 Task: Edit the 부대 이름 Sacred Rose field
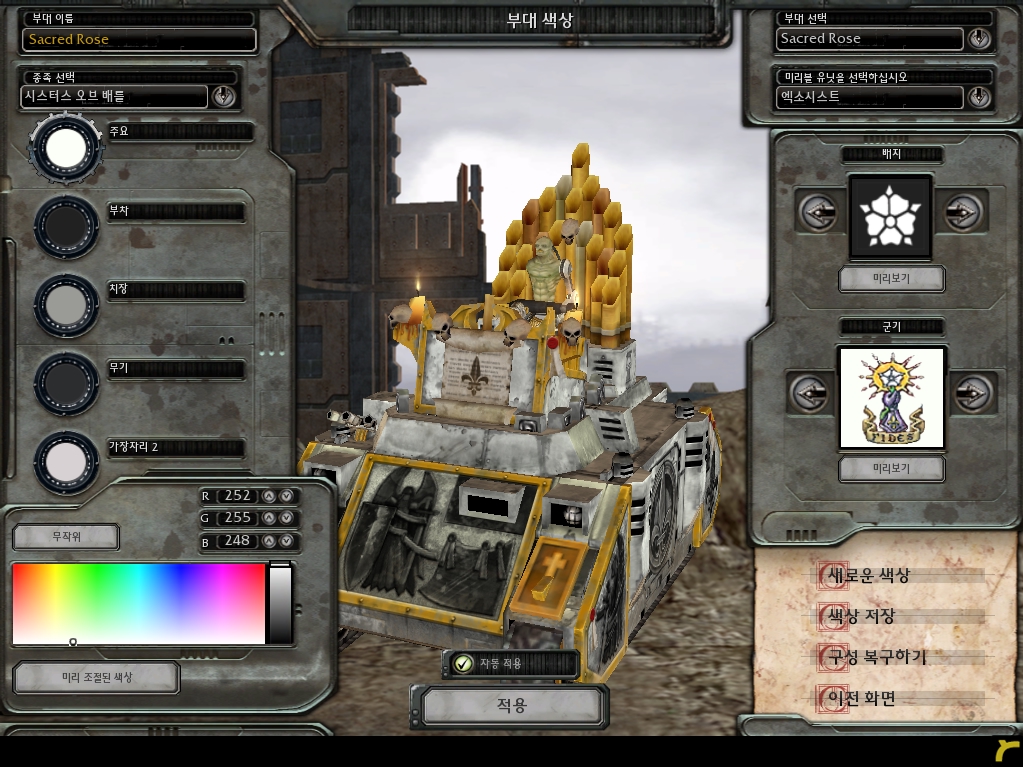[139, 39]
